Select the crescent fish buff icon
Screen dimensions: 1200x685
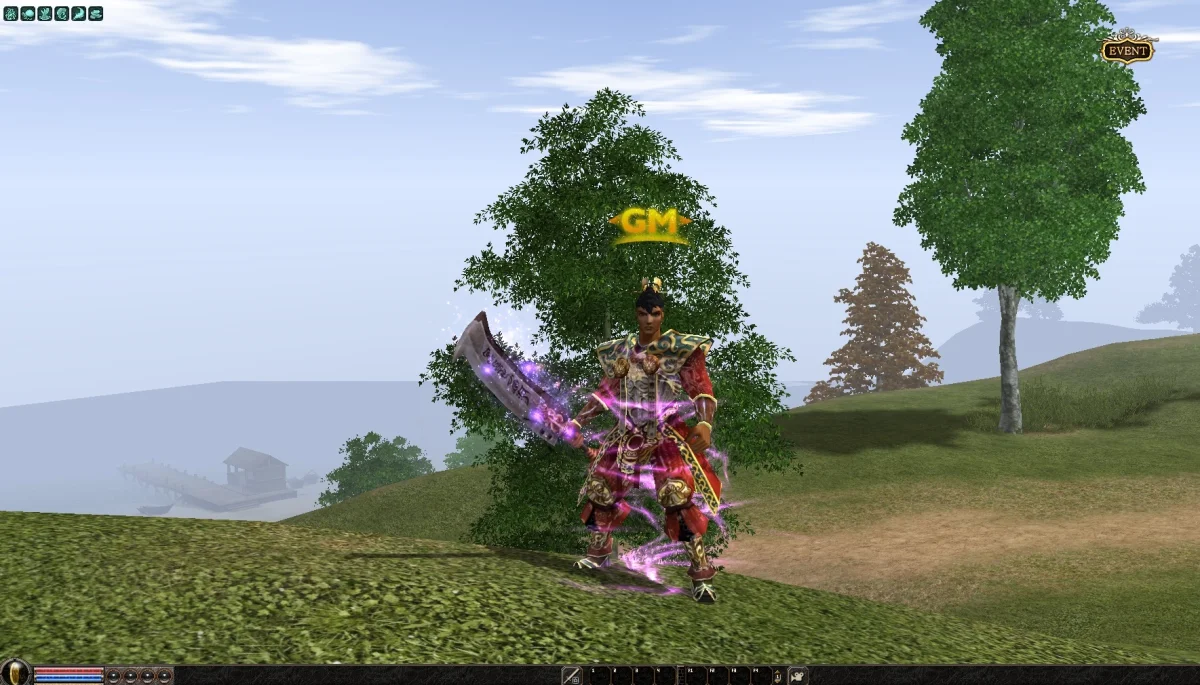(78, 14)
